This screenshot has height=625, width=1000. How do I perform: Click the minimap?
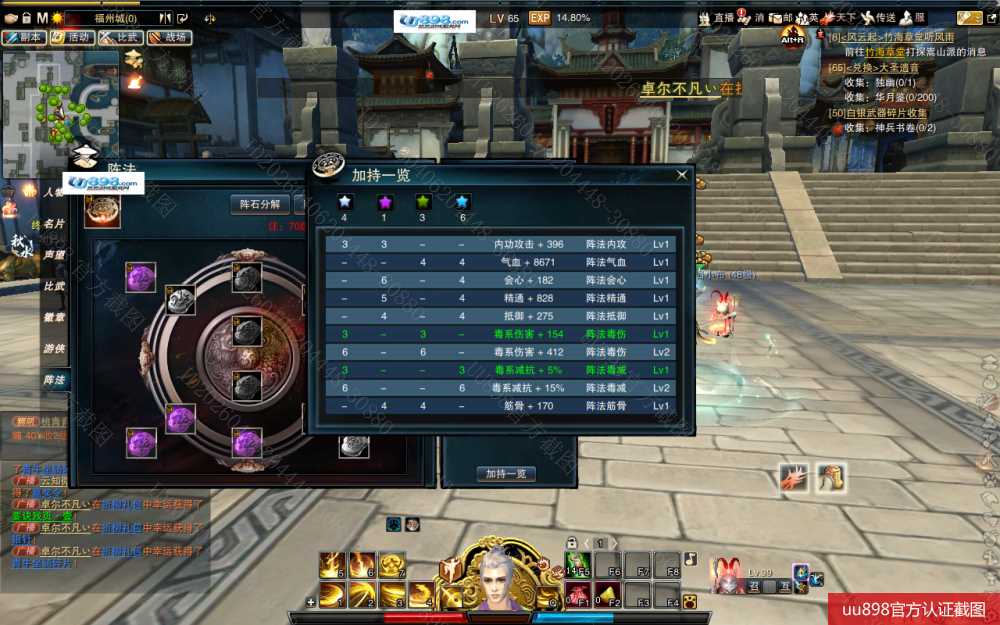click(60, 98)
